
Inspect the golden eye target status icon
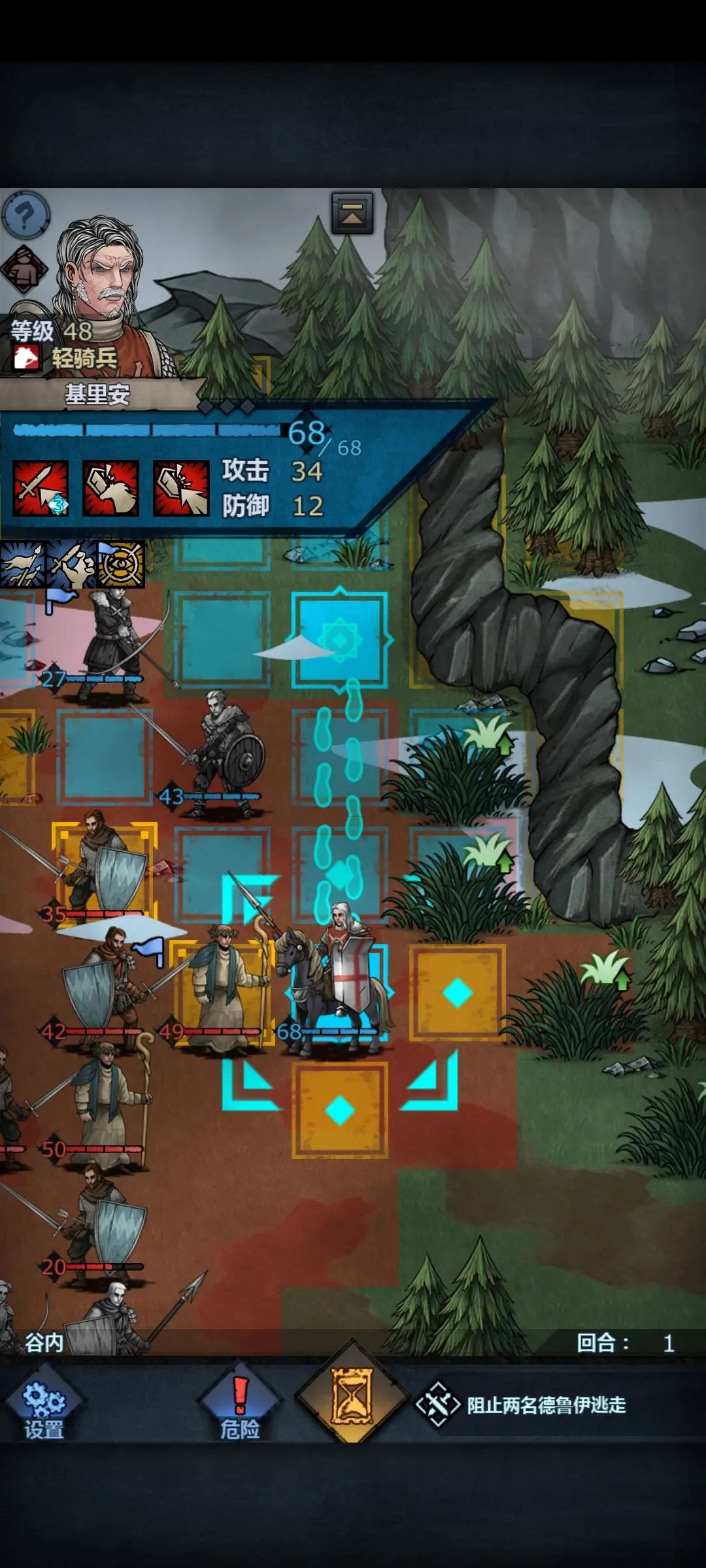click(x=120, y=564)
